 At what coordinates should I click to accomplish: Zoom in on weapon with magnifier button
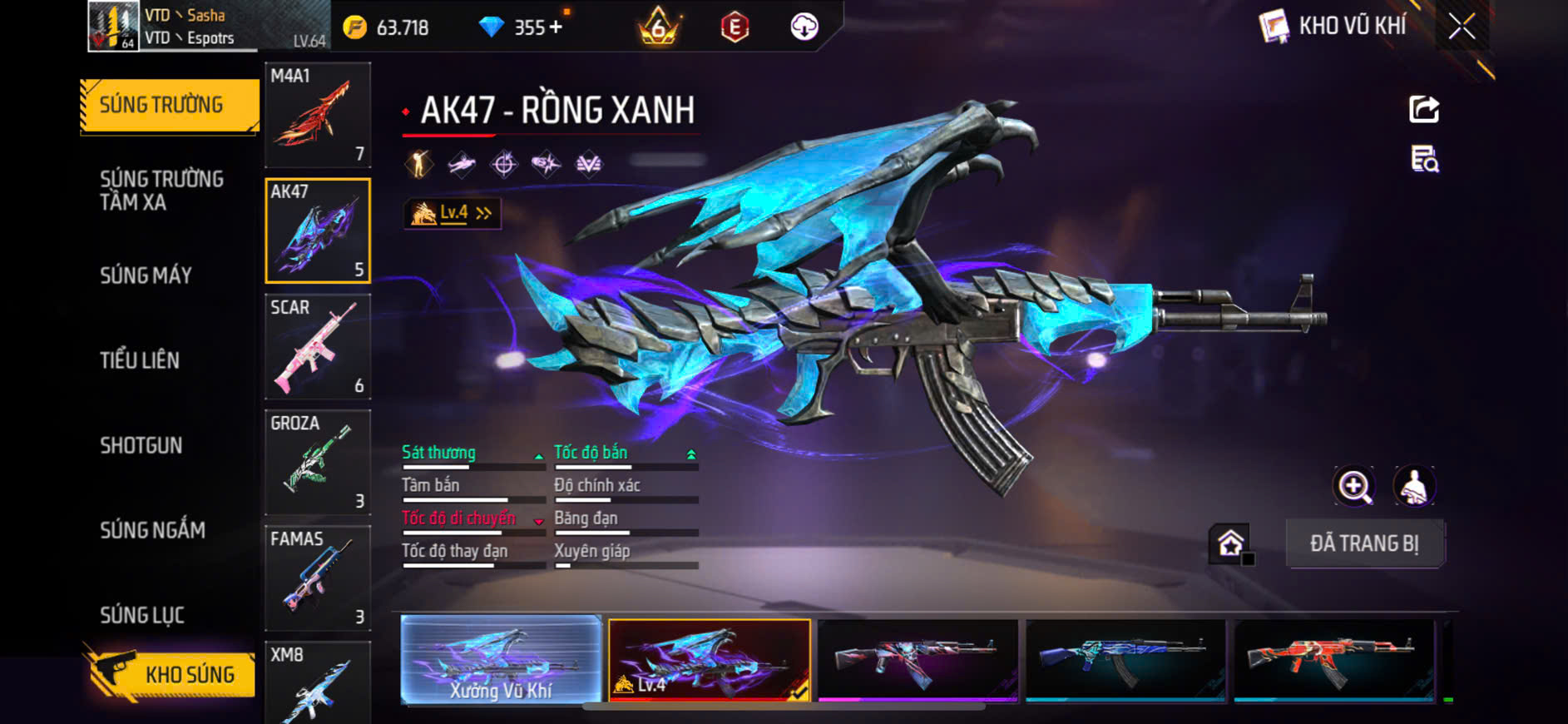(1354, 487)
